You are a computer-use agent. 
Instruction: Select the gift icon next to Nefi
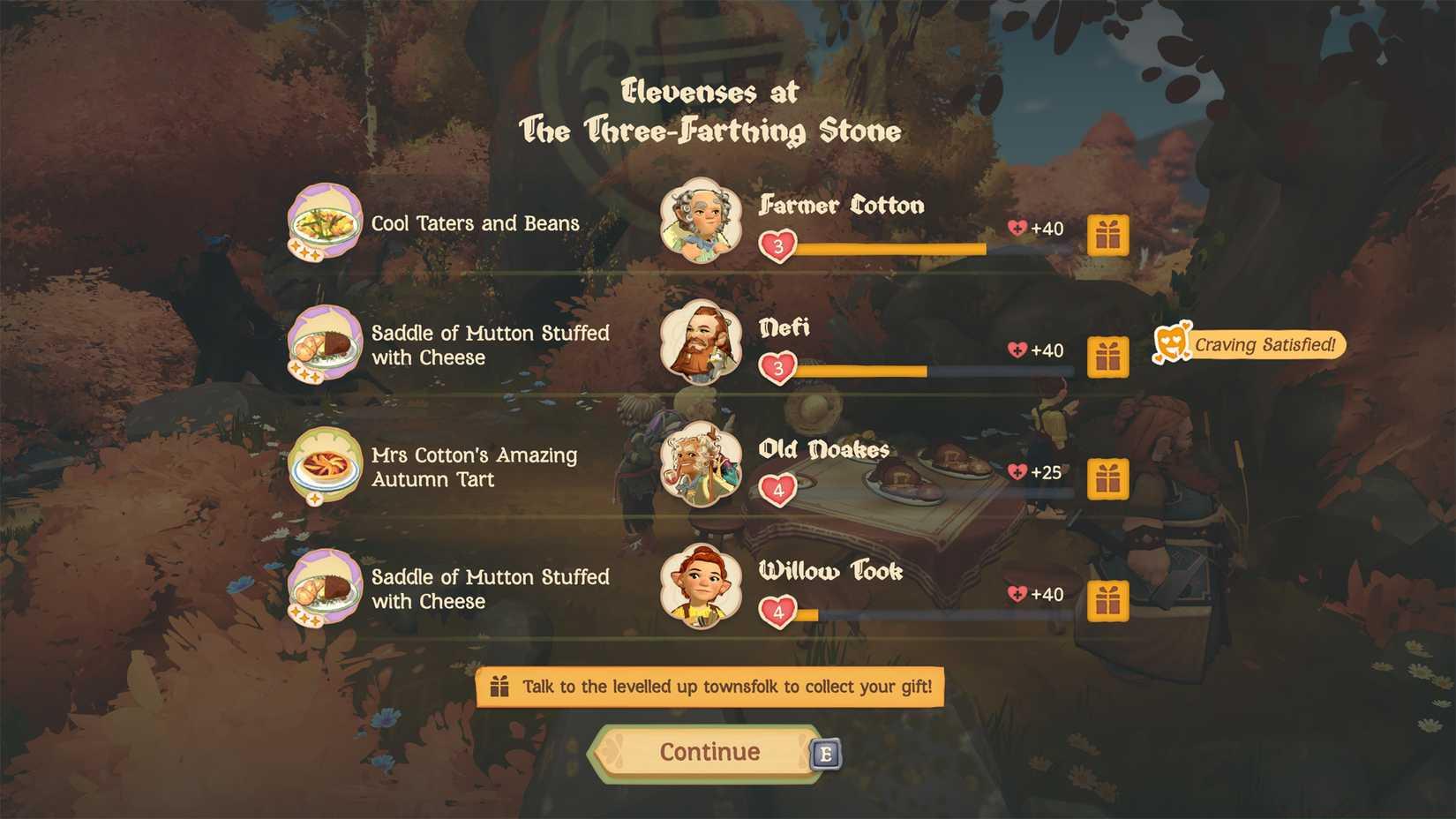[1108, 357]
